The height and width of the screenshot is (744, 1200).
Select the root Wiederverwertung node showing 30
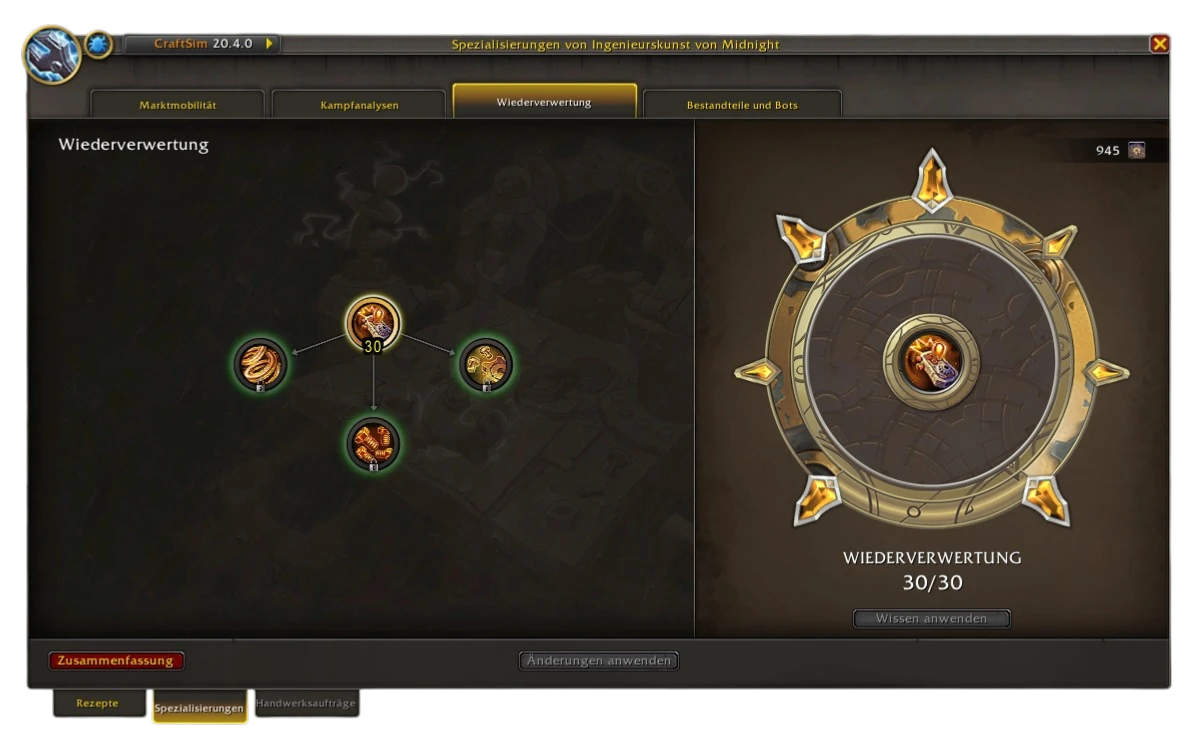[x=373, y=323]
